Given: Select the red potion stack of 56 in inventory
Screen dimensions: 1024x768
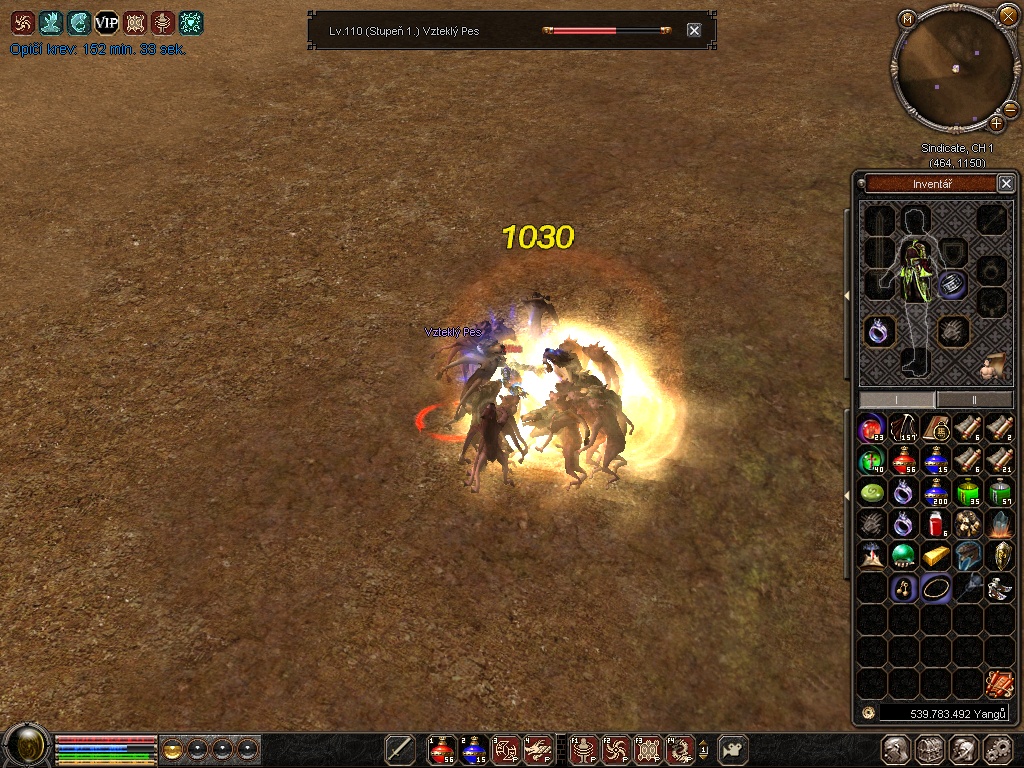Looking at the screenshot, I should point(904,461).
